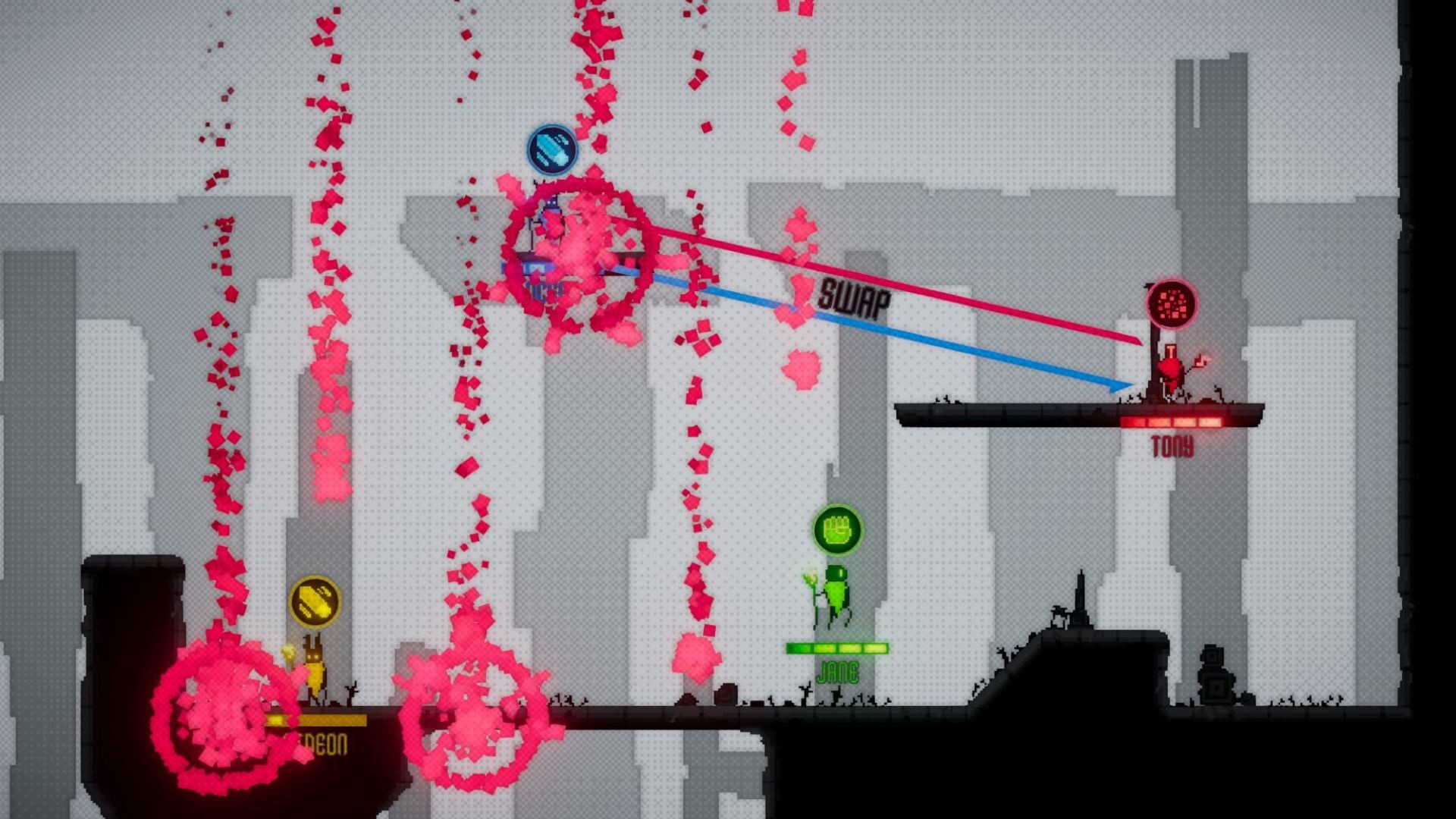The height and width of the screenshot is (819, 1456).
Task: Choose the yellow ability icon above Gideon
Action: [x=315, y=602]
